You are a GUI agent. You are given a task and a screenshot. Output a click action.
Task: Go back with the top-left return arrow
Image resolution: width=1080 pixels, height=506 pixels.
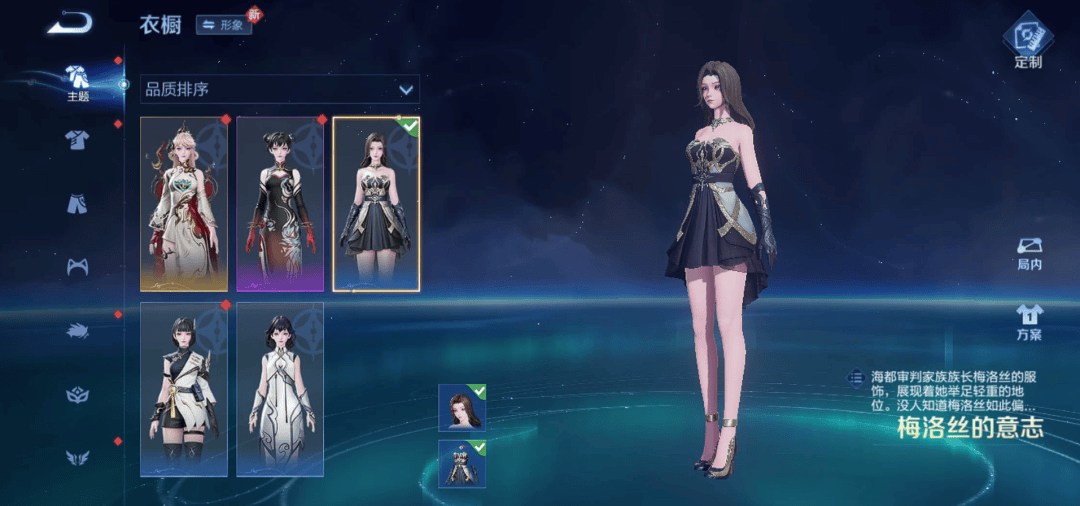68,23
